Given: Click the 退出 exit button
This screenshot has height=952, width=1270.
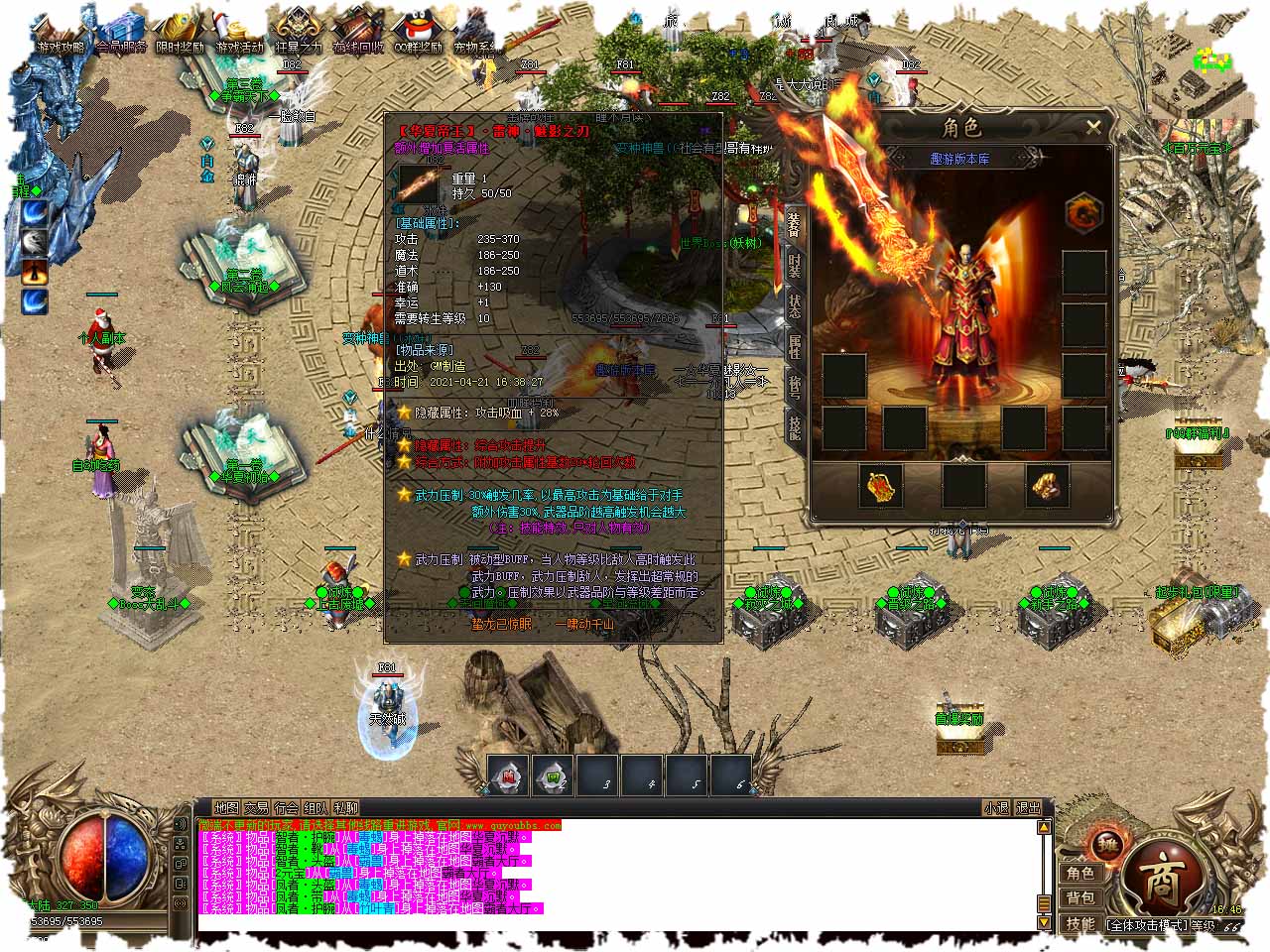Looking at the screenshot, I should [1028, 808].
